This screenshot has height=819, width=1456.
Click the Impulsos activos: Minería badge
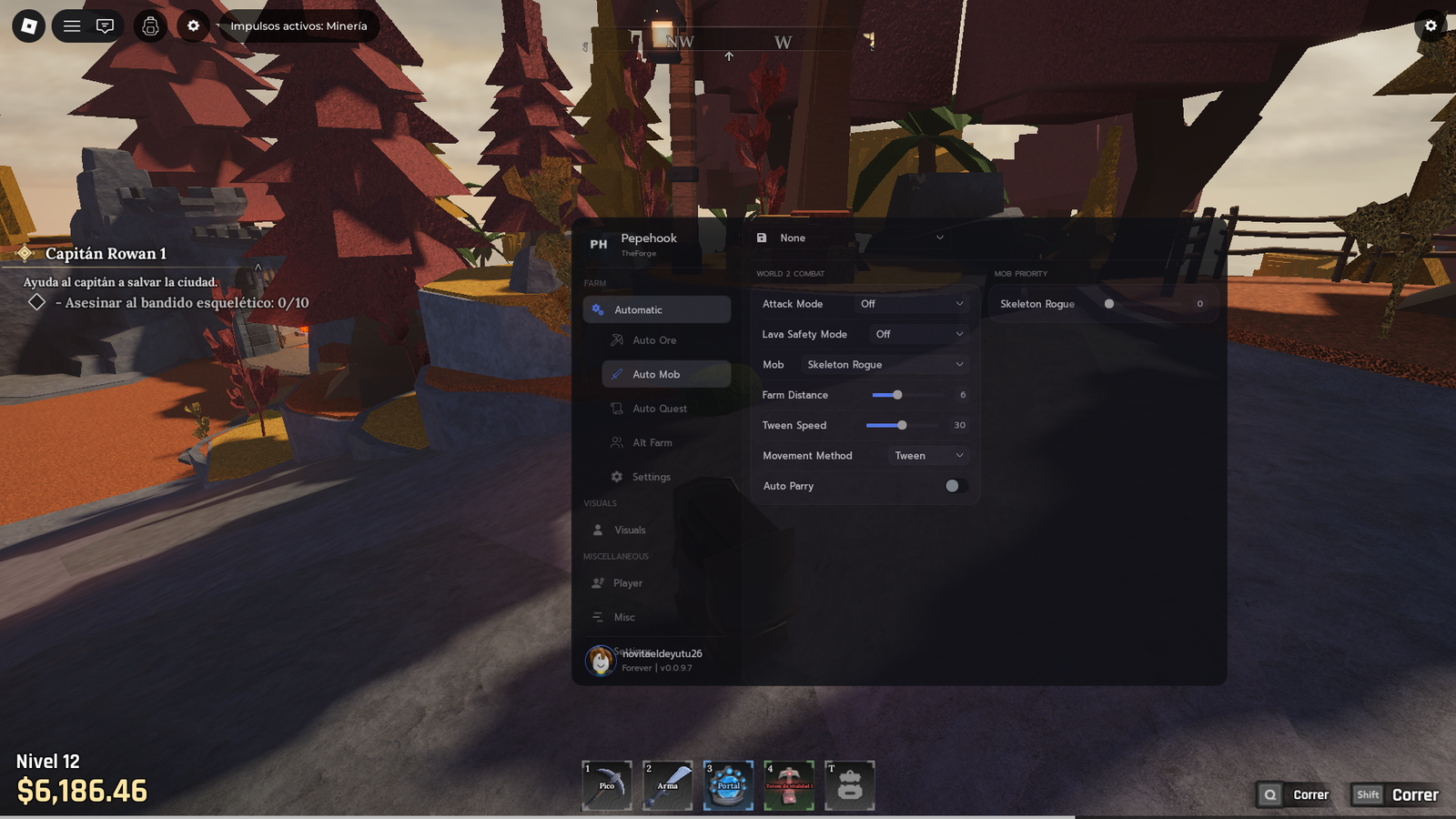[298, 25]
